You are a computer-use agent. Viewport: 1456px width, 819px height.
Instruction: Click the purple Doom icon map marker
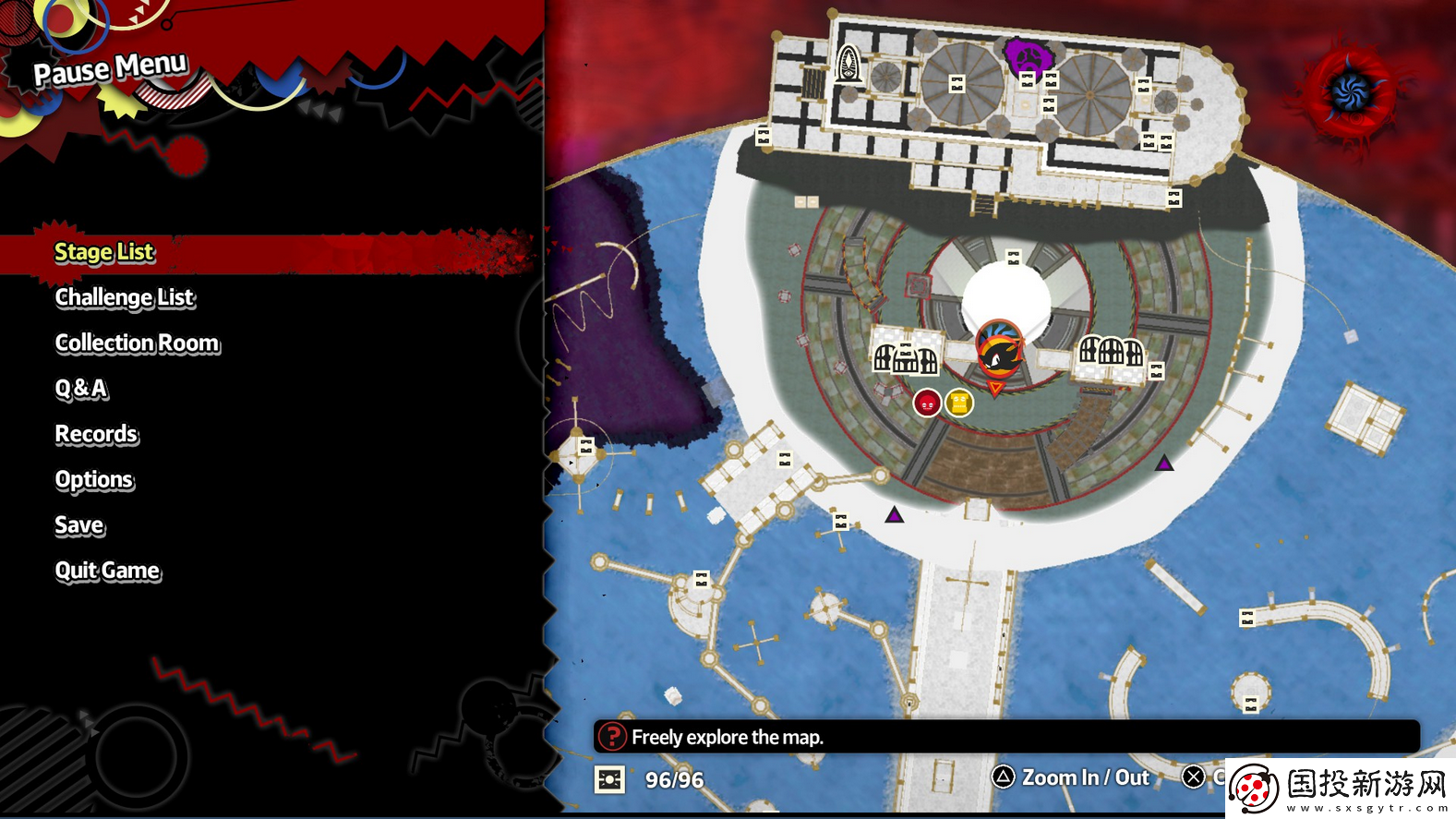click(x=1028, y=57)
